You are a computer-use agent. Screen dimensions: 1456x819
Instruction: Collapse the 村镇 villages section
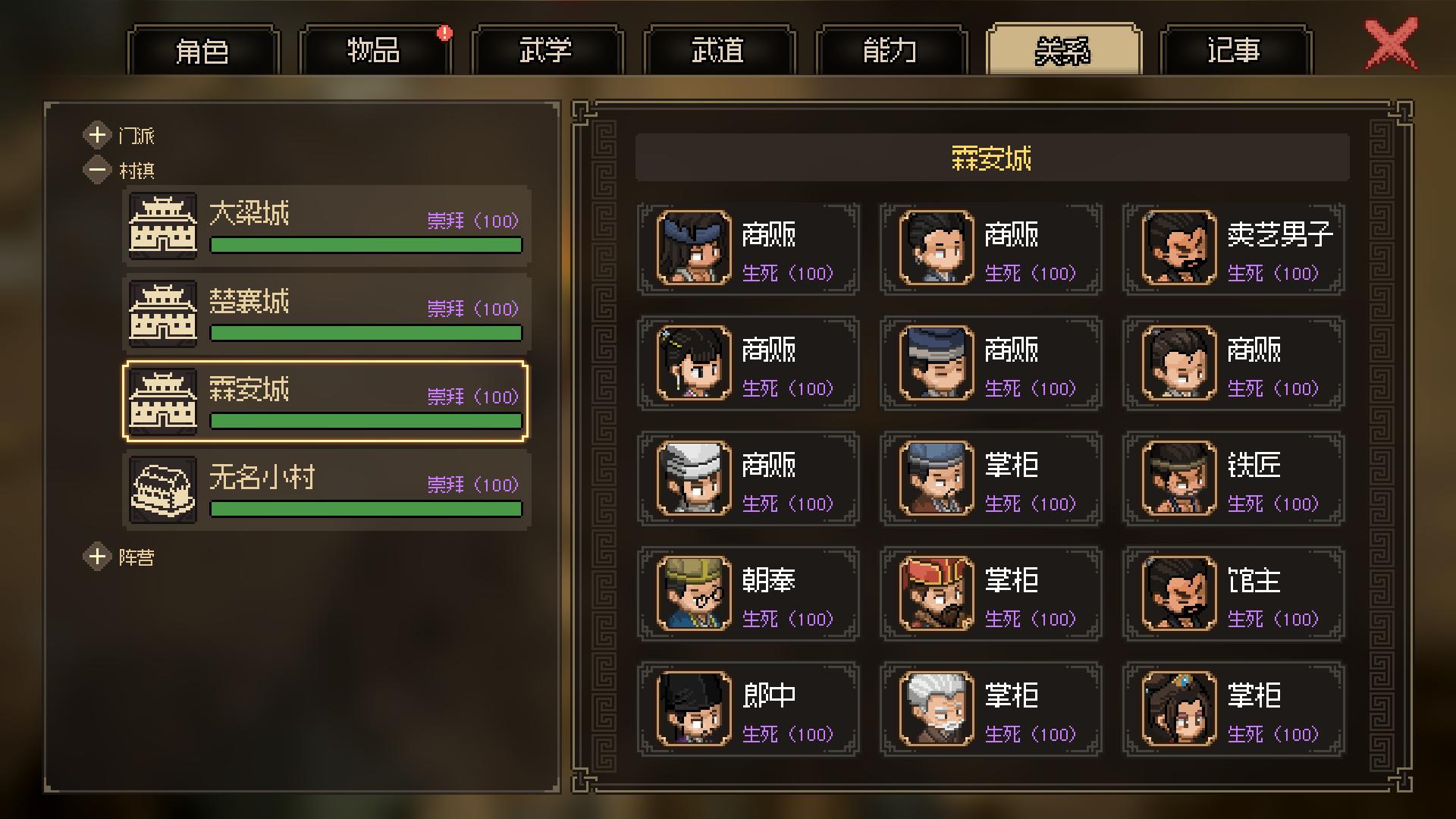tap(97, 170)
